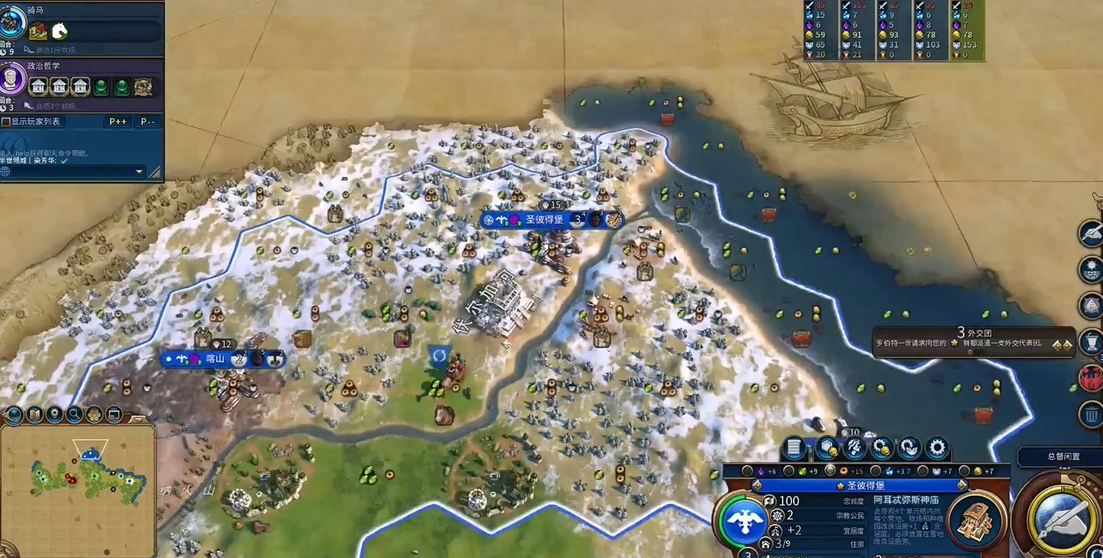Screen dimensions: 1103x558
Task: Open the chat target dropdown arrow
Action: [139, 172]
